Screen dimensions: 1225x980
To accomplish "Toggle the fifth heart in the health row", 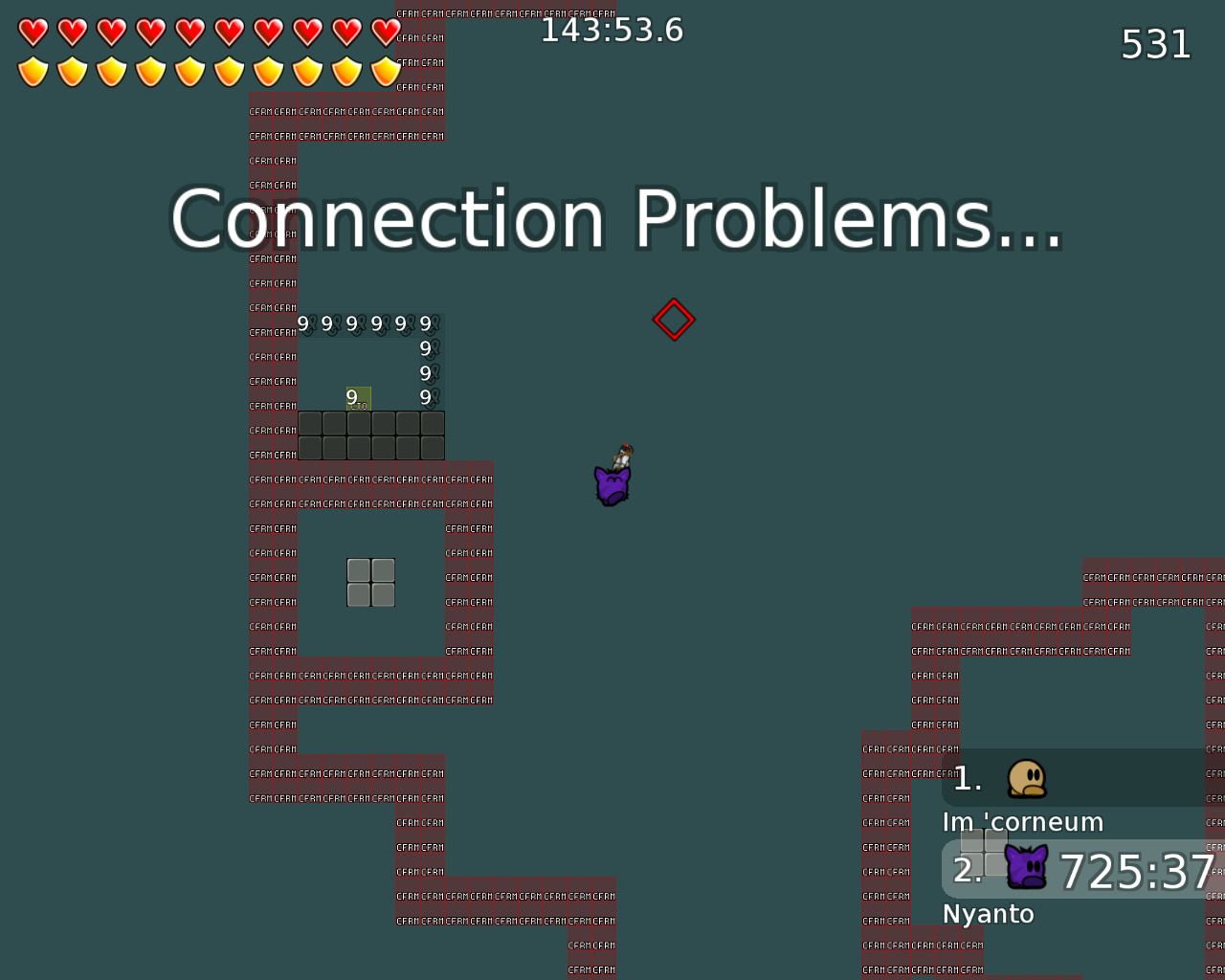I will (189, 32).
